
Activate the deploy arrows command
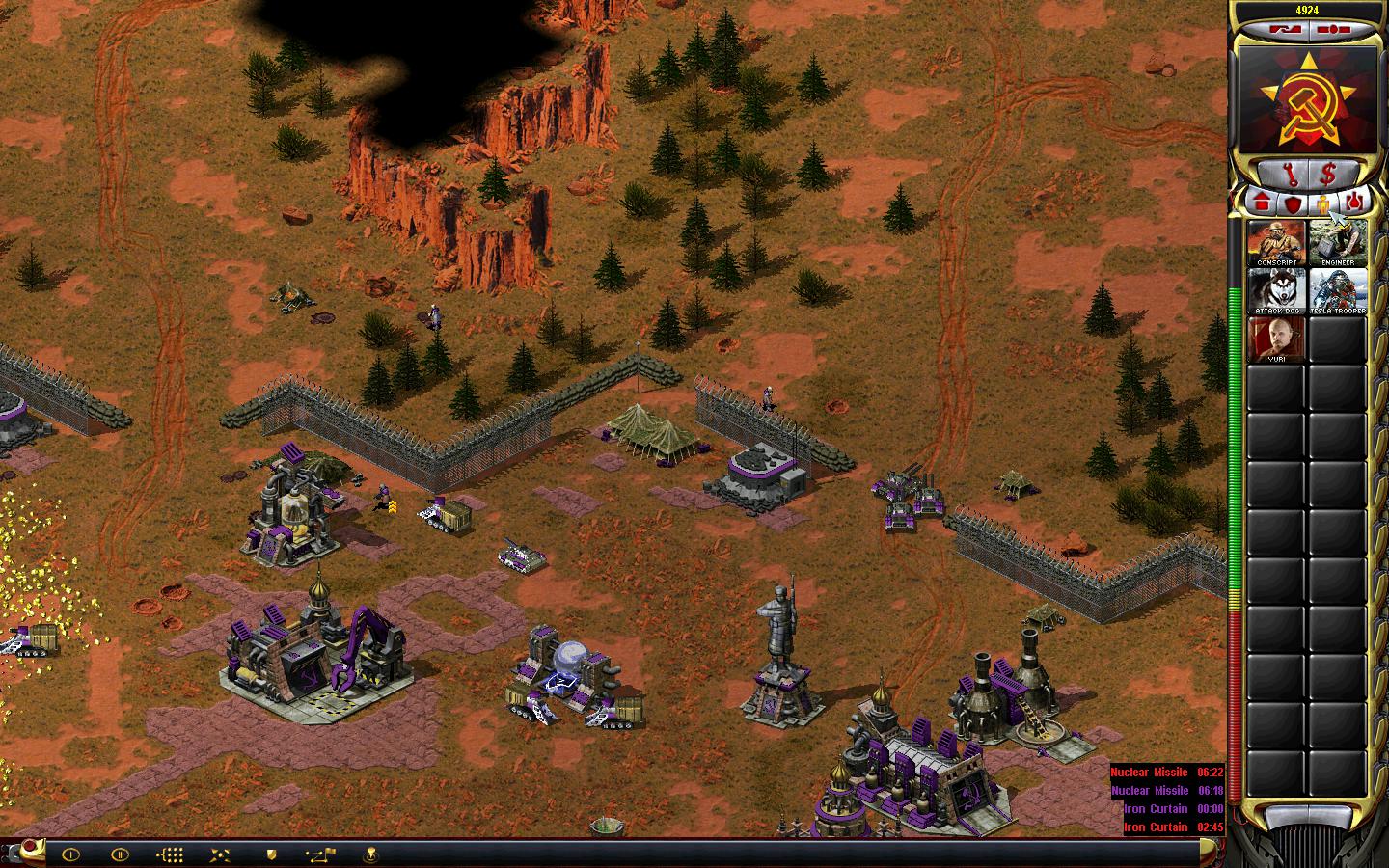(220, 854)
